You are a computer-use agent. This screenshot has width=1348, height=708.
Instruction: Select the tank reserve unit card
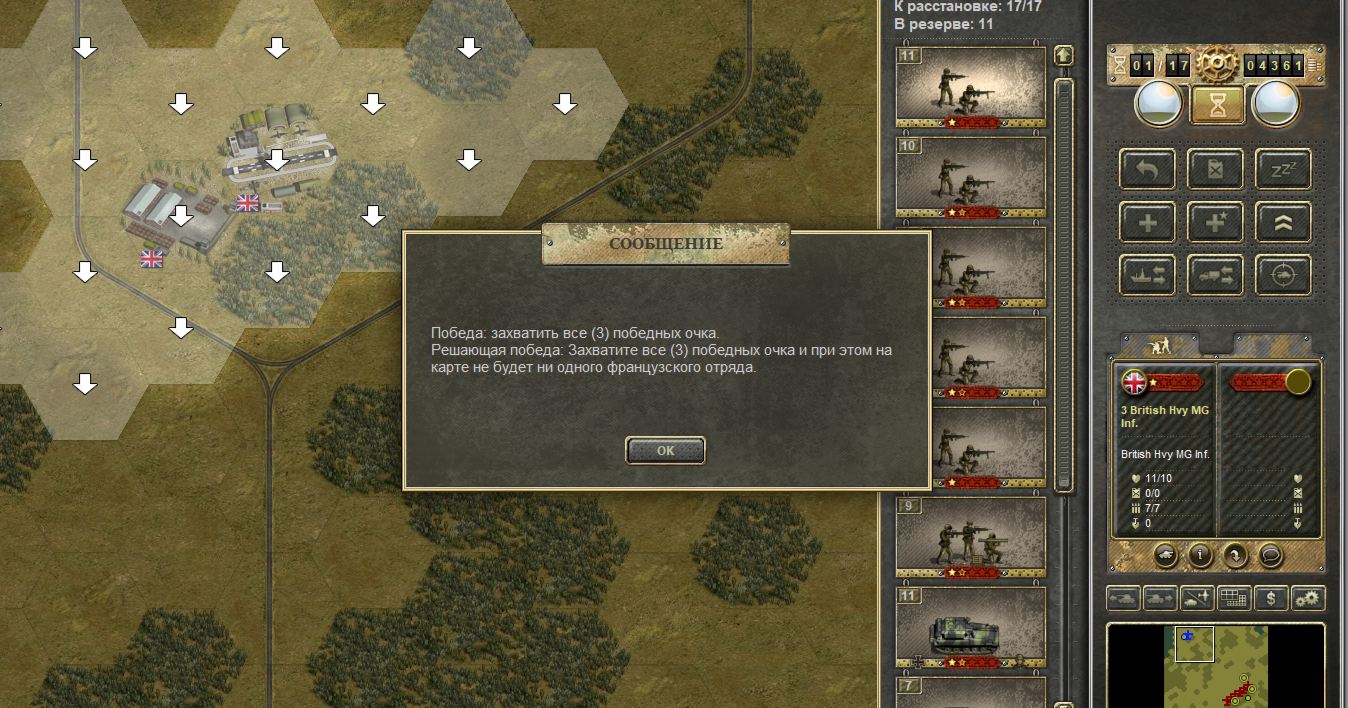[970, 626]
